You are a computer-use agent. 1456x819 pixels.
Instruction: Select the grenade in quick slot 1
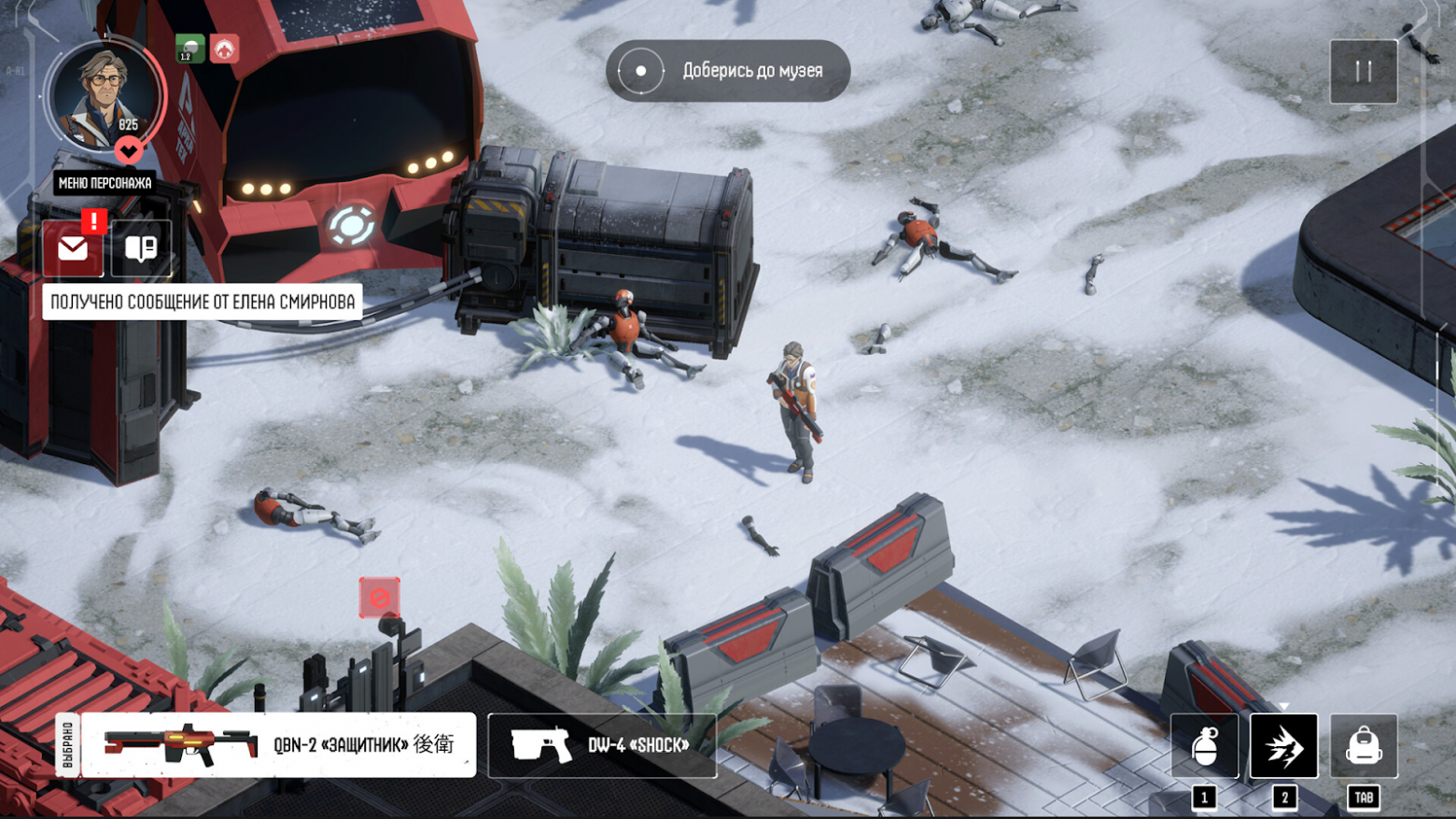tap(1203, 745)
